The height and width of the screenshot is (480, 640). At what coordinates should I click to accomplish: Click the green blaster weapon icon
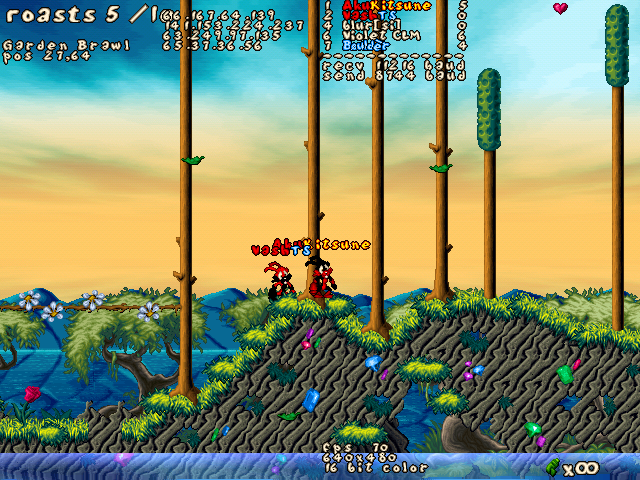point(552,466)
